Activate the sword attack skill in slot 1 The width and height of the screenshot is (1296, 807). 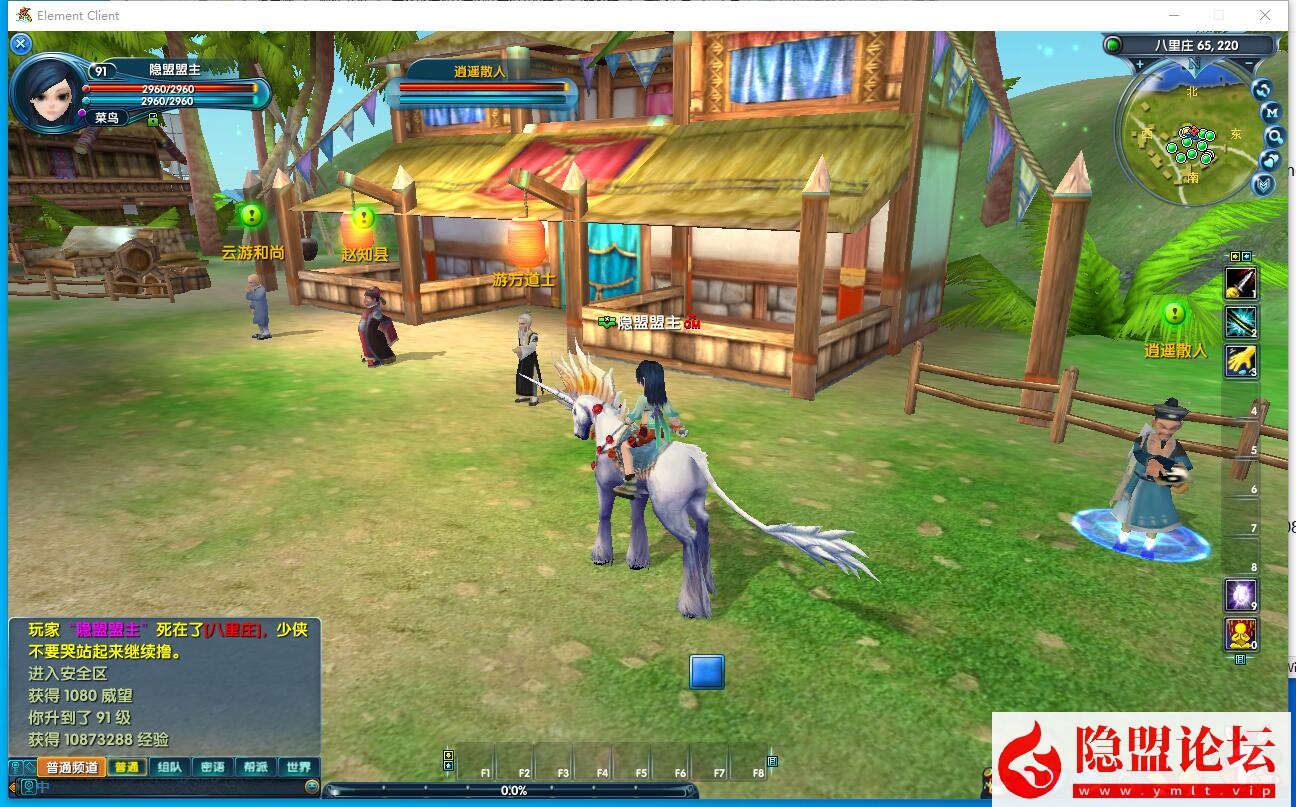tap(1241, 284)
